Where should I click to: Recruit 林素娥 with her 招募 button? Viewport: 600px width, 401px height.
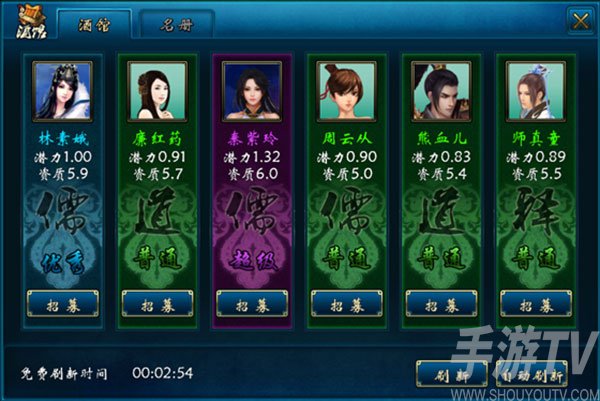(62, 303)
